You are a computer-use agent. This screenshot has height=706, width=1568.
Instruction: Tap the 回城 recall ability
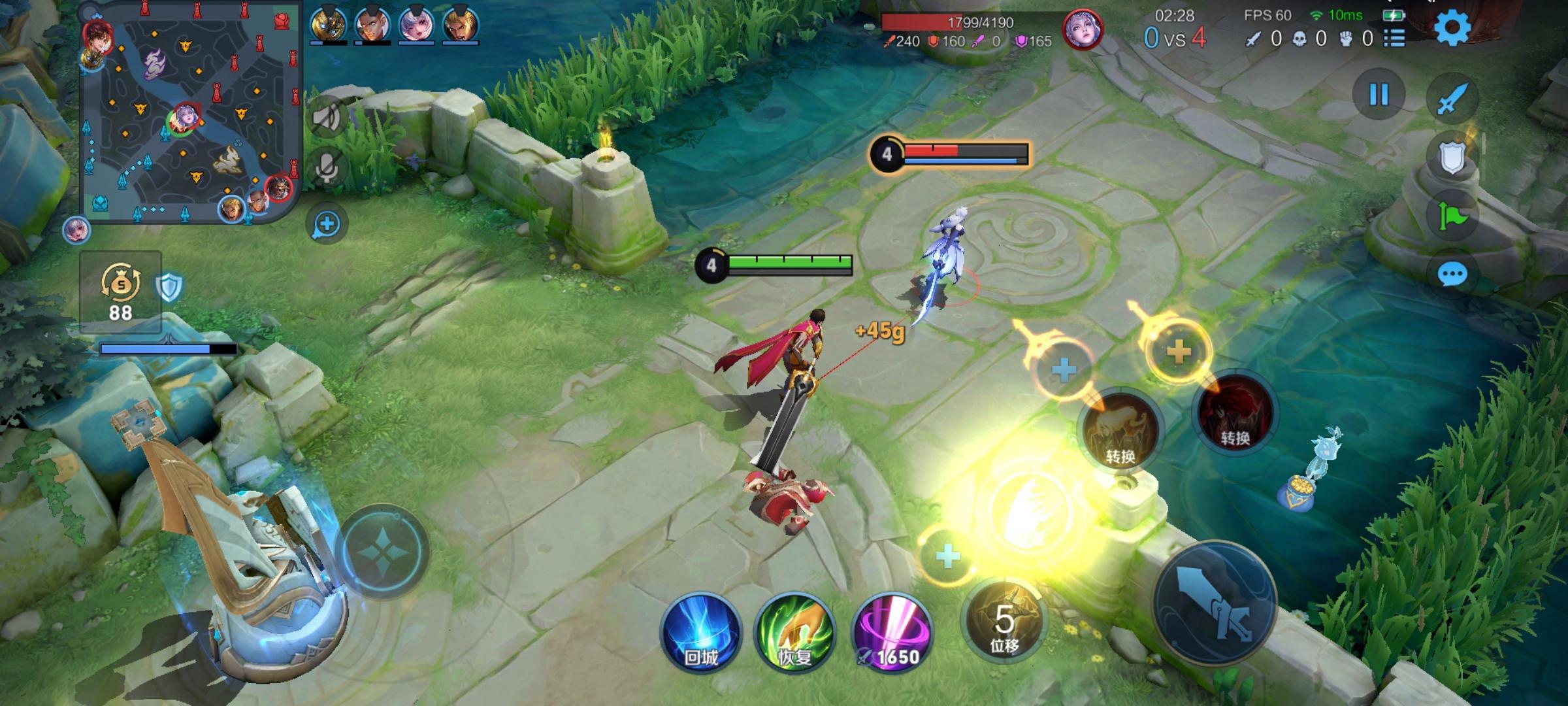pyautogui.click(x=700, y=633)
